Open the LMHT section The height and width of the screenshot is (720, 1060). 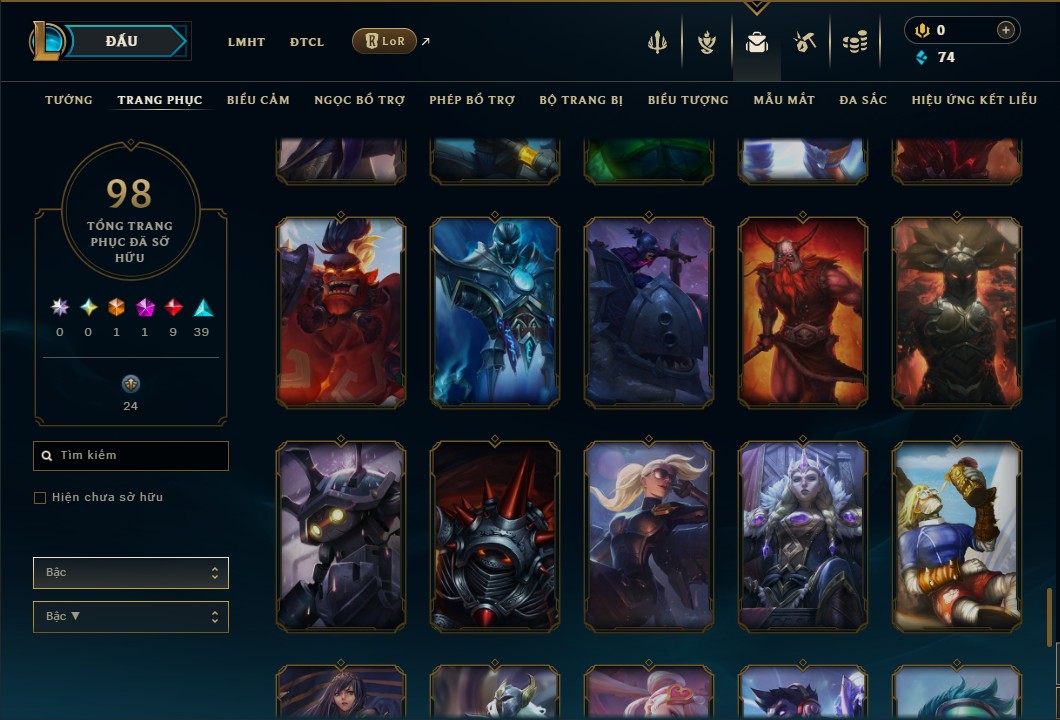(246, 42)
